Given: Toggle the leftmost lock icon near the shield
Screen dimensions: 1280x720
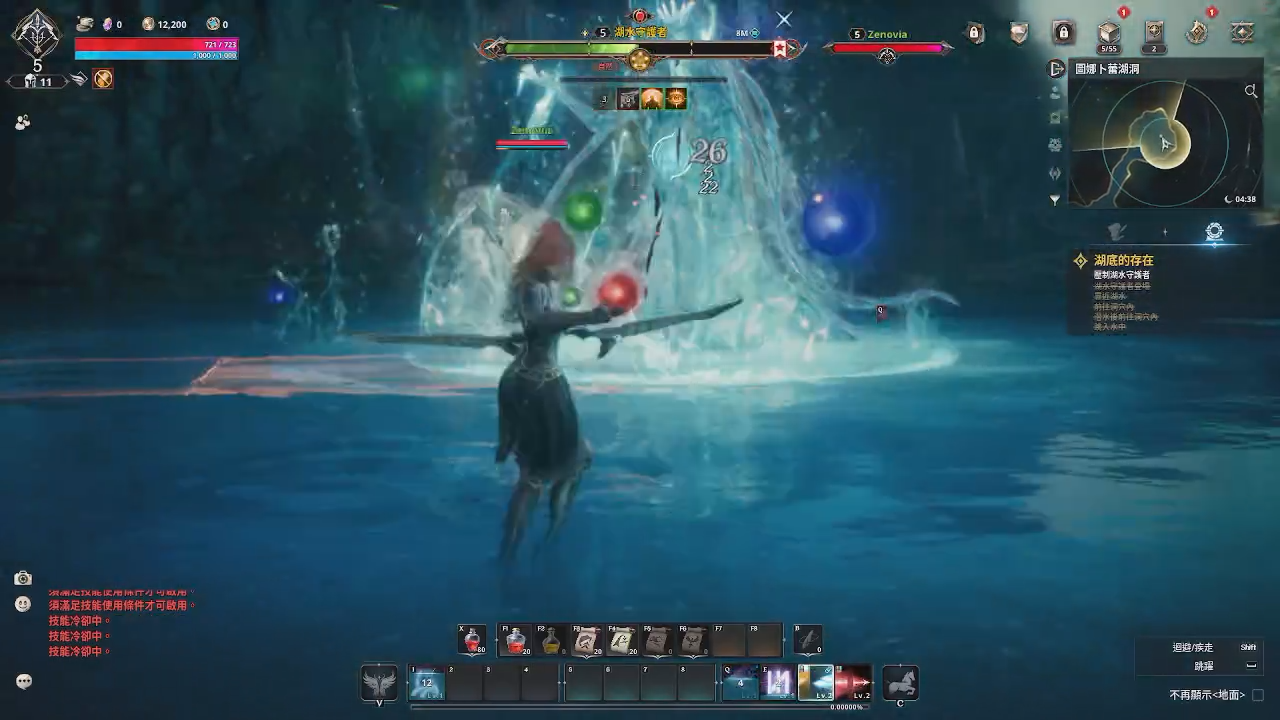Looking at the screenshot, I should click(x=974, y=31).
